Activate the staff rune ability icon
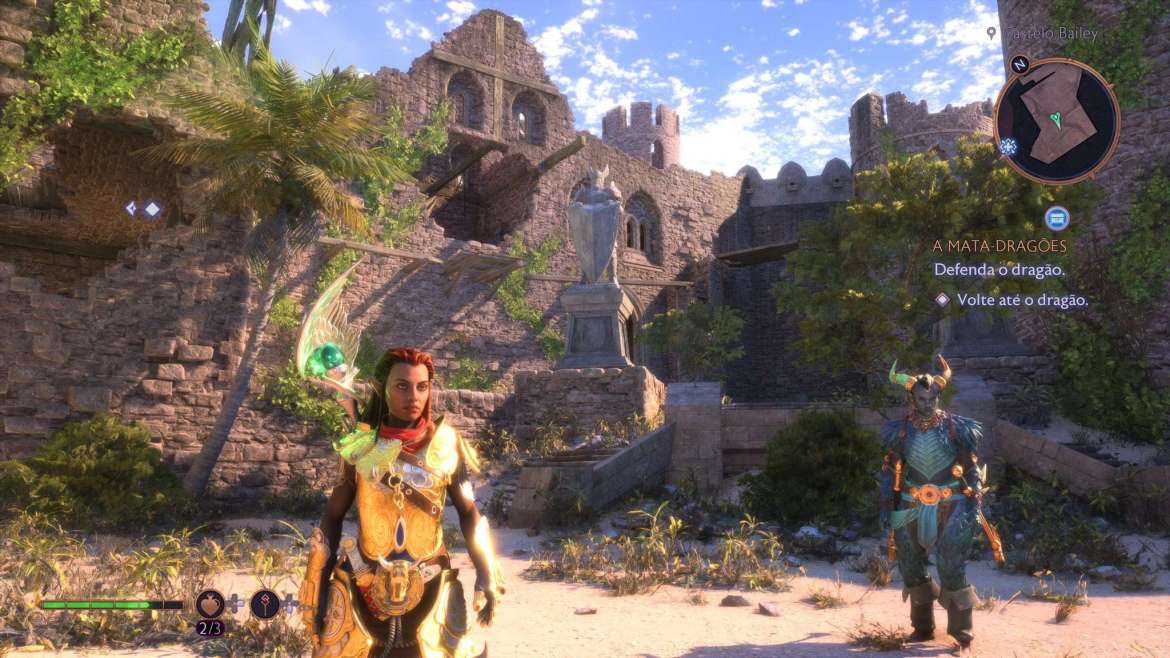This screenshot has height=658, width=1170. click(x=265, y=603)
